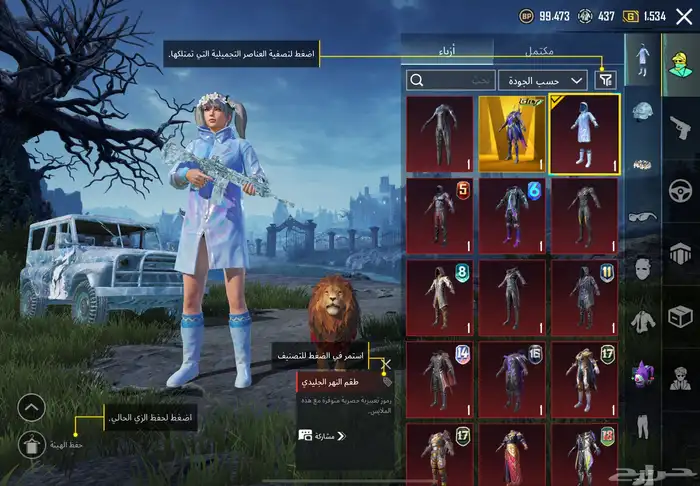Switch to the أزياء (outfits) tab
The height and width of the screenshot is (486, 700).
447,51
